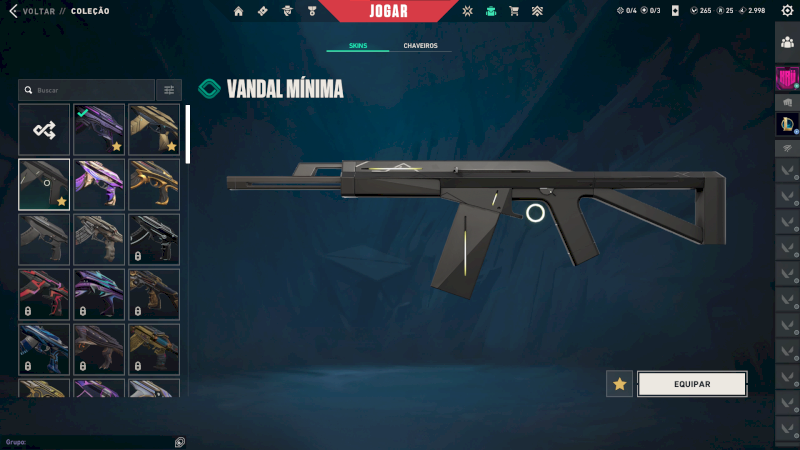This screenshot has width=800, height=450.
Task: Select the locked red and black Vandal skin
Action: point(44,294)
